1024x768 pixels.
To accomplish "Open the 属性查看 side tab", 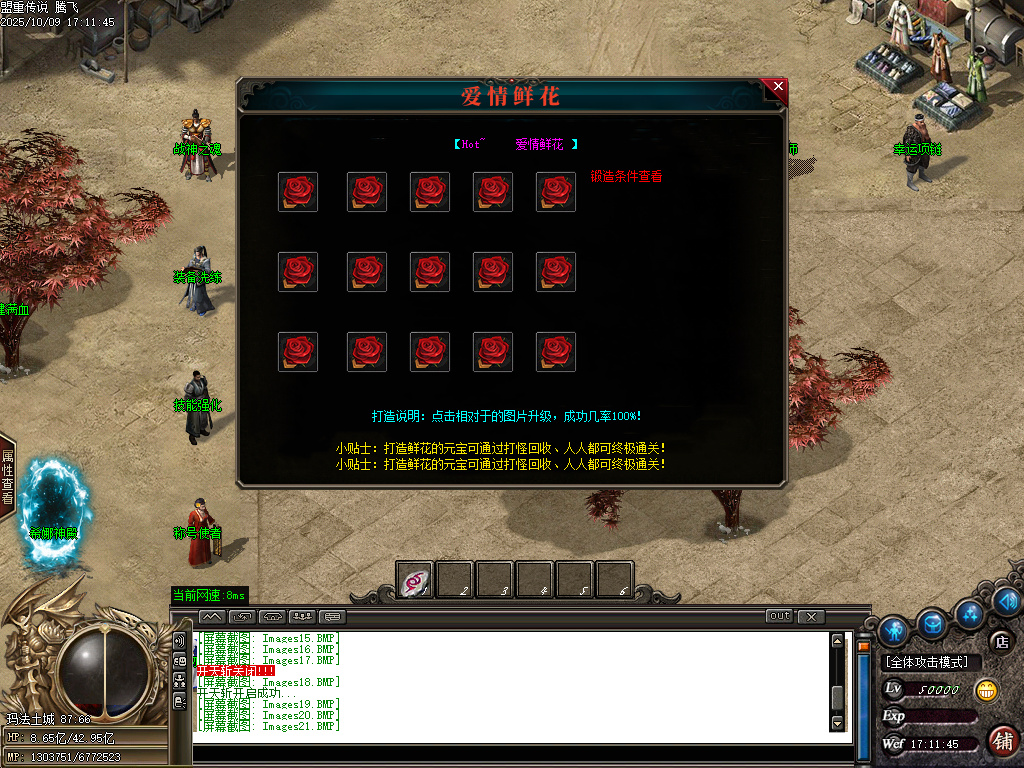I will (7, 477).
